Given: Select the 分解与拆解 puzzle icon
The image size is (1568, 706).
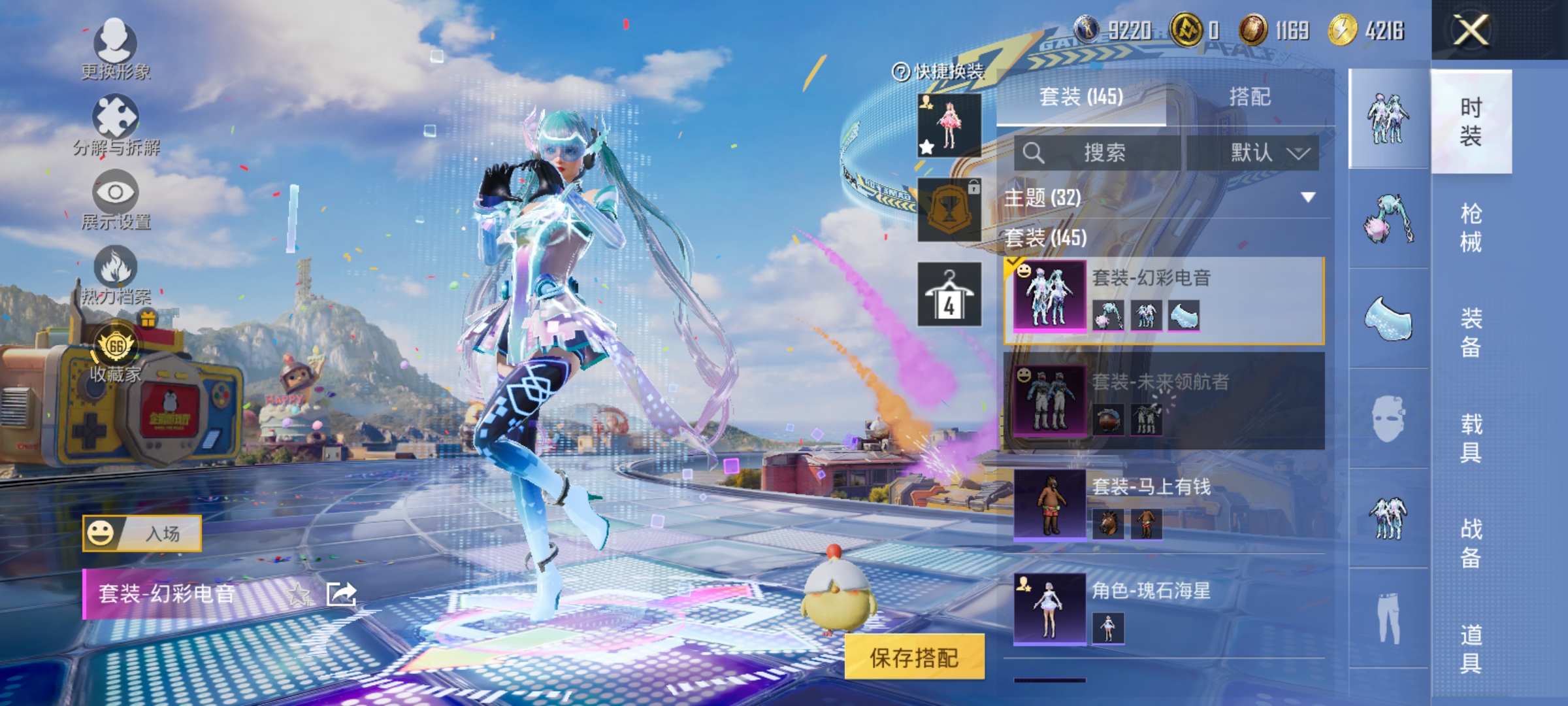Looking at the screenshot, I should [x=116, y=119].
